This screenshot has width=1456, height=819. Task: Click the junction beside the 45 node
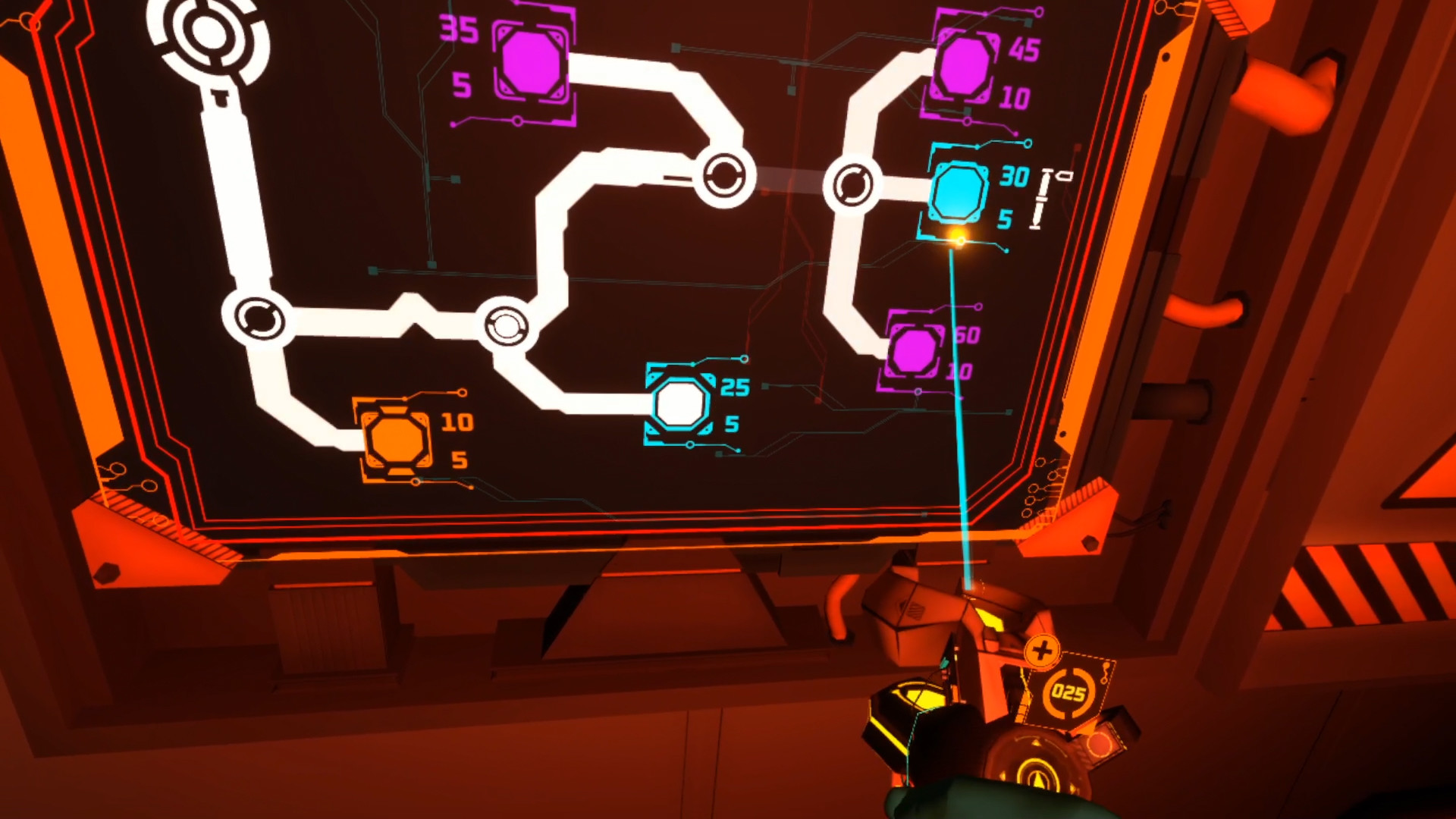(855, 184)
